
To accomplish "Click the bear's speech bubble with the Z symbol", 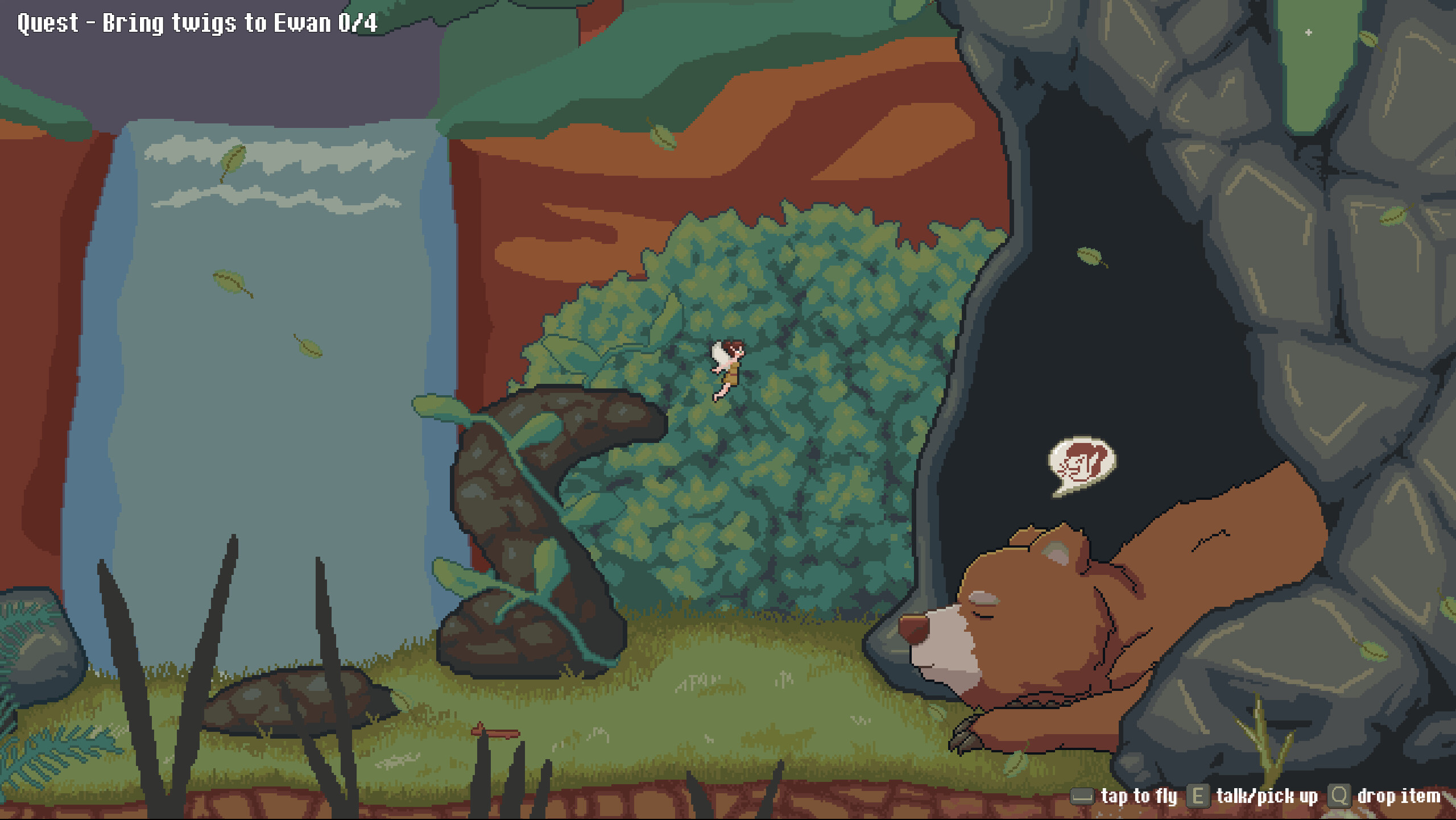I will [1082, 466].
